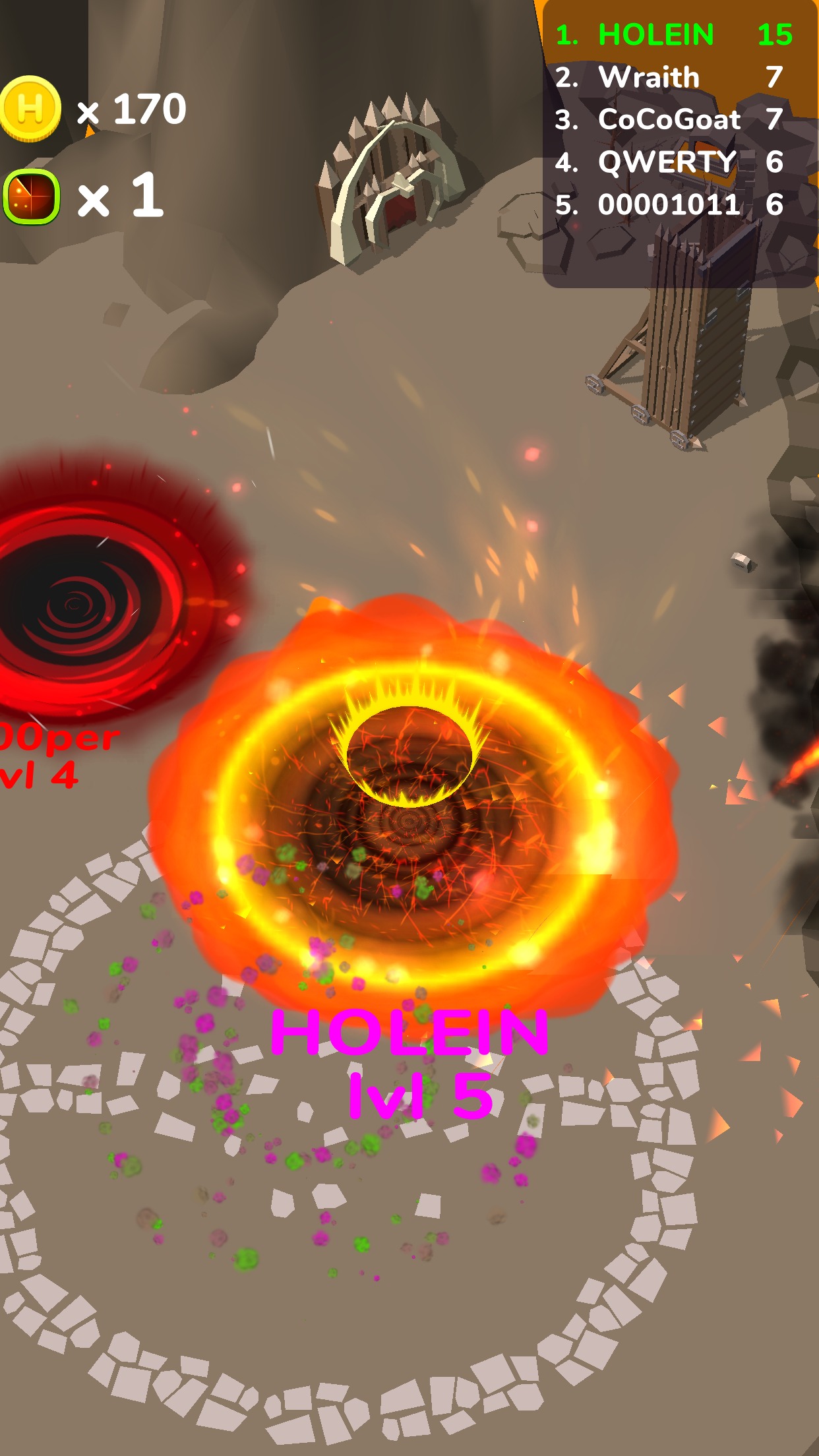This screenshot has width=819, height=1456.
Task: Select HOLEIN's row in the leaderboard
Action: pyautogui.click(x=673, y=35)
